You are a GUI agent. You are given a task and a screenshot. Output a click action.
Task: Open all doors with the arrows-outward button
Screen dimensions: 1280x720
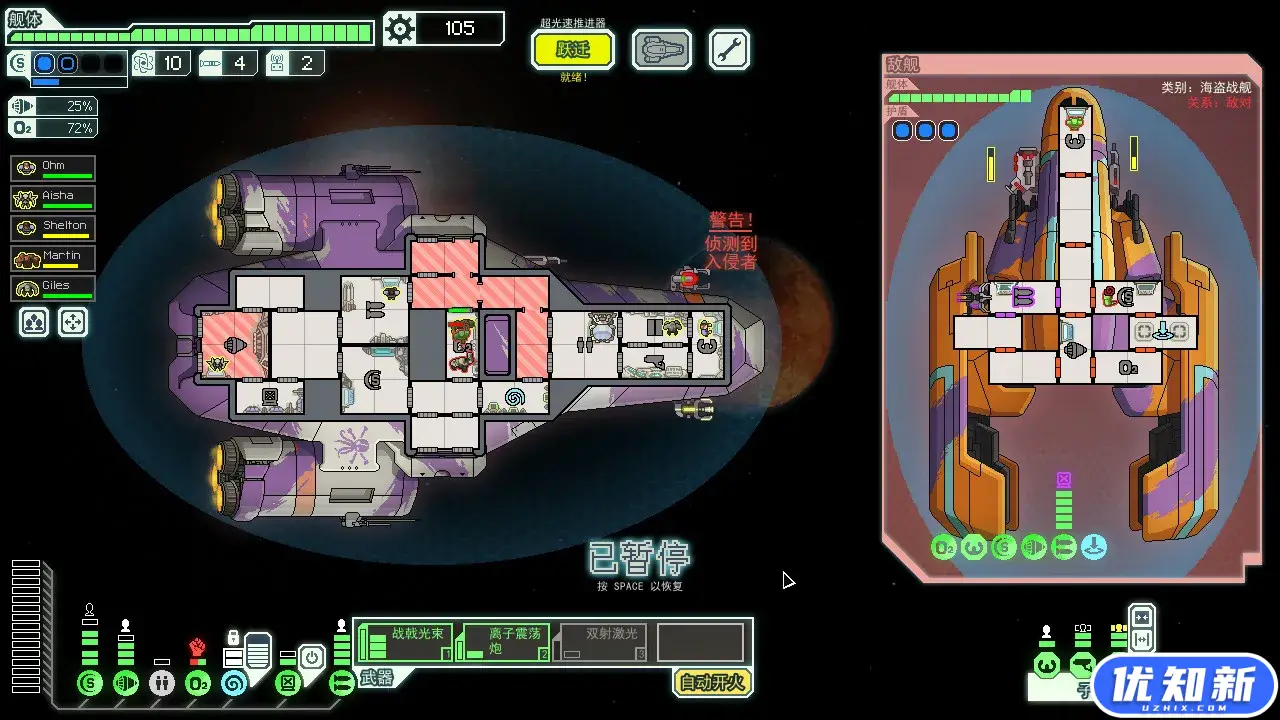(x=1141, y=639)
